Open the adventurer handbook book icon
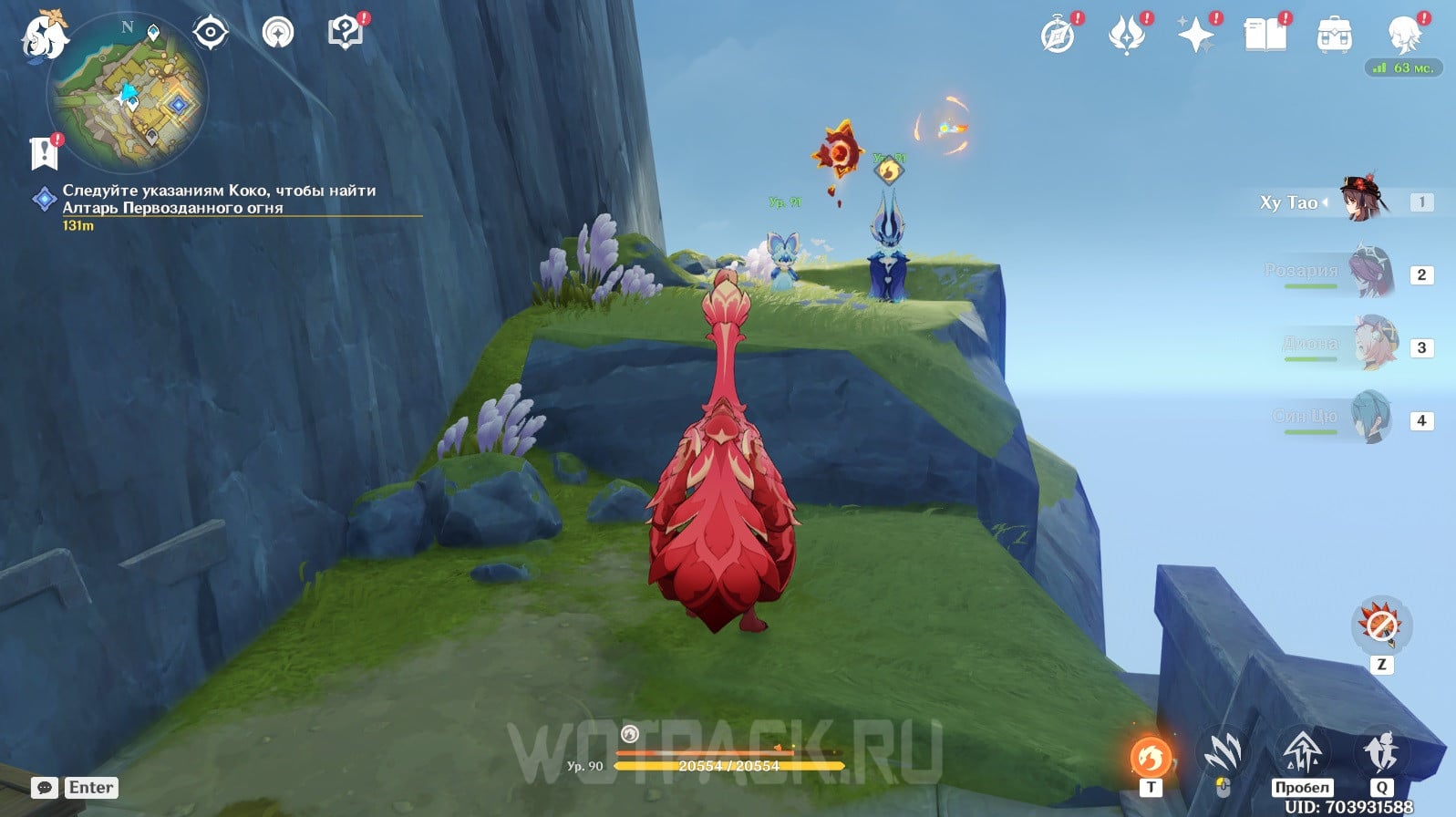Viewport: 1456px width, 817px height. 1265,36
